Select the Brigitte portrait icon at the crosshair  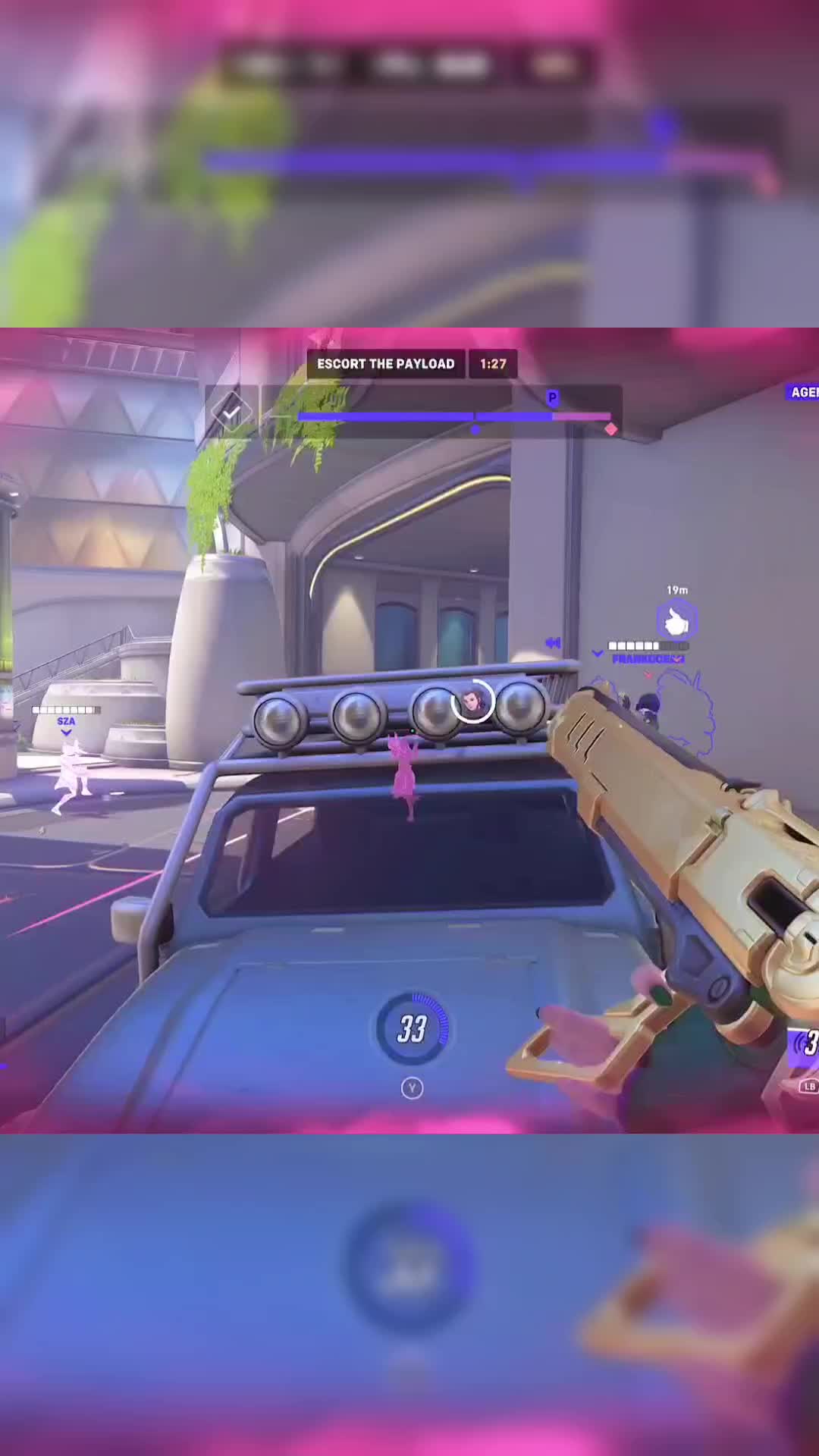[x=473, y=701]
